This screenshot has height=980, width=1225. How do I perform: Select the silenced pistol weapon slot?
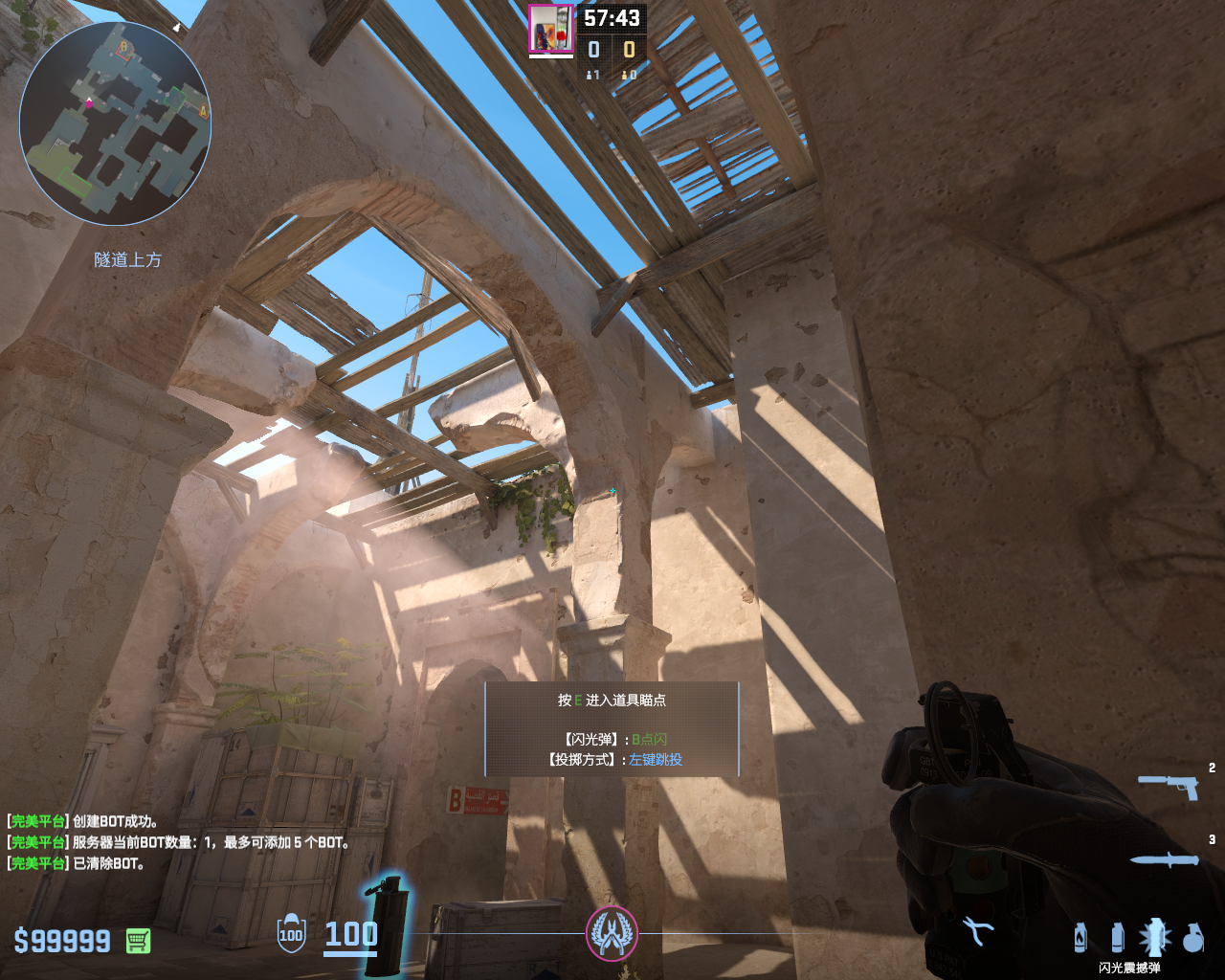click(x=1169, y=787)
